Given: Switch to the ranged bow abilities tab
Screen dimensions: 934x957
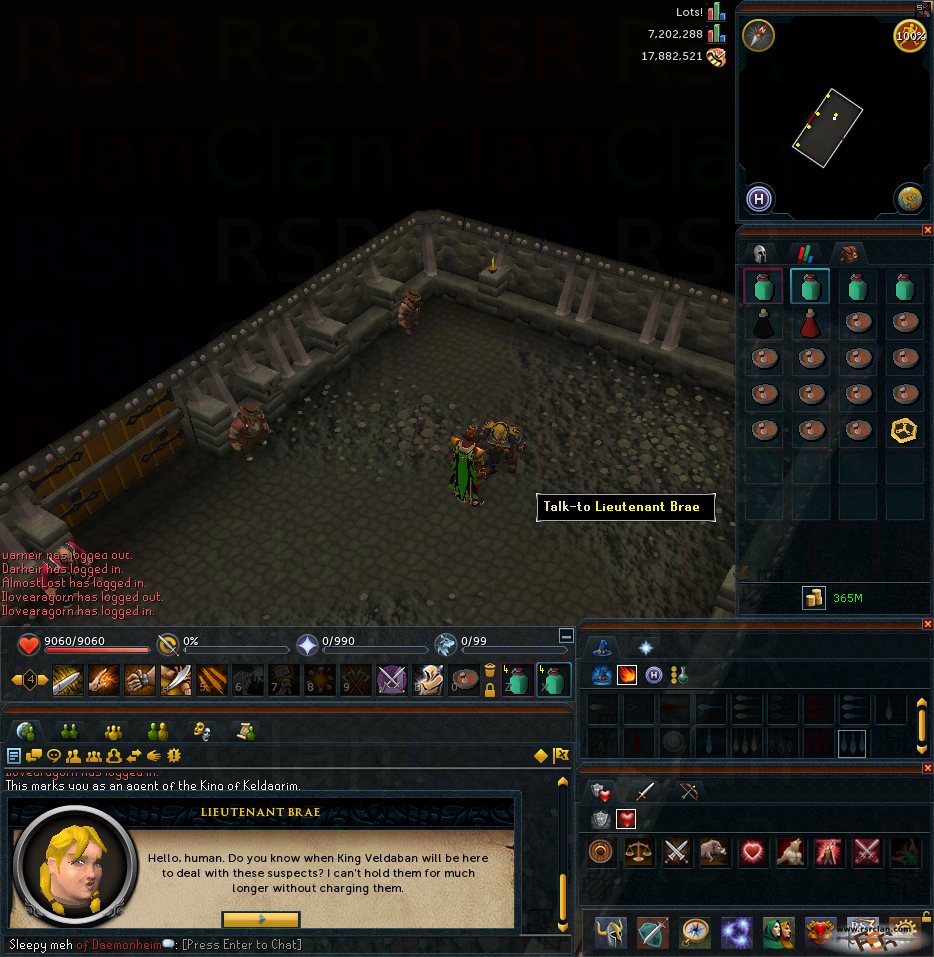Looking at the screenshot, I should tap(690, 792).
